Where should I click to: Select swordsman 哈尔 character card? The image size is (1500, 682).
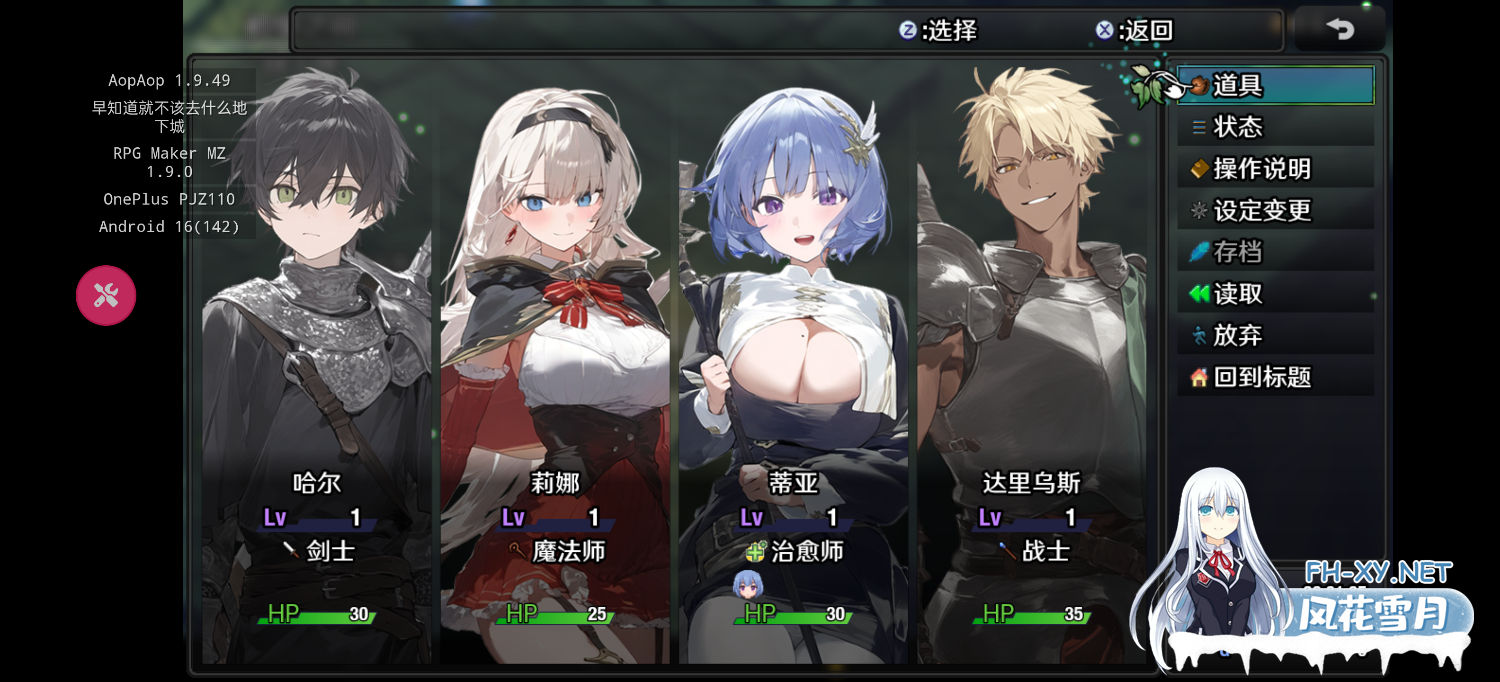pos(317,370)
